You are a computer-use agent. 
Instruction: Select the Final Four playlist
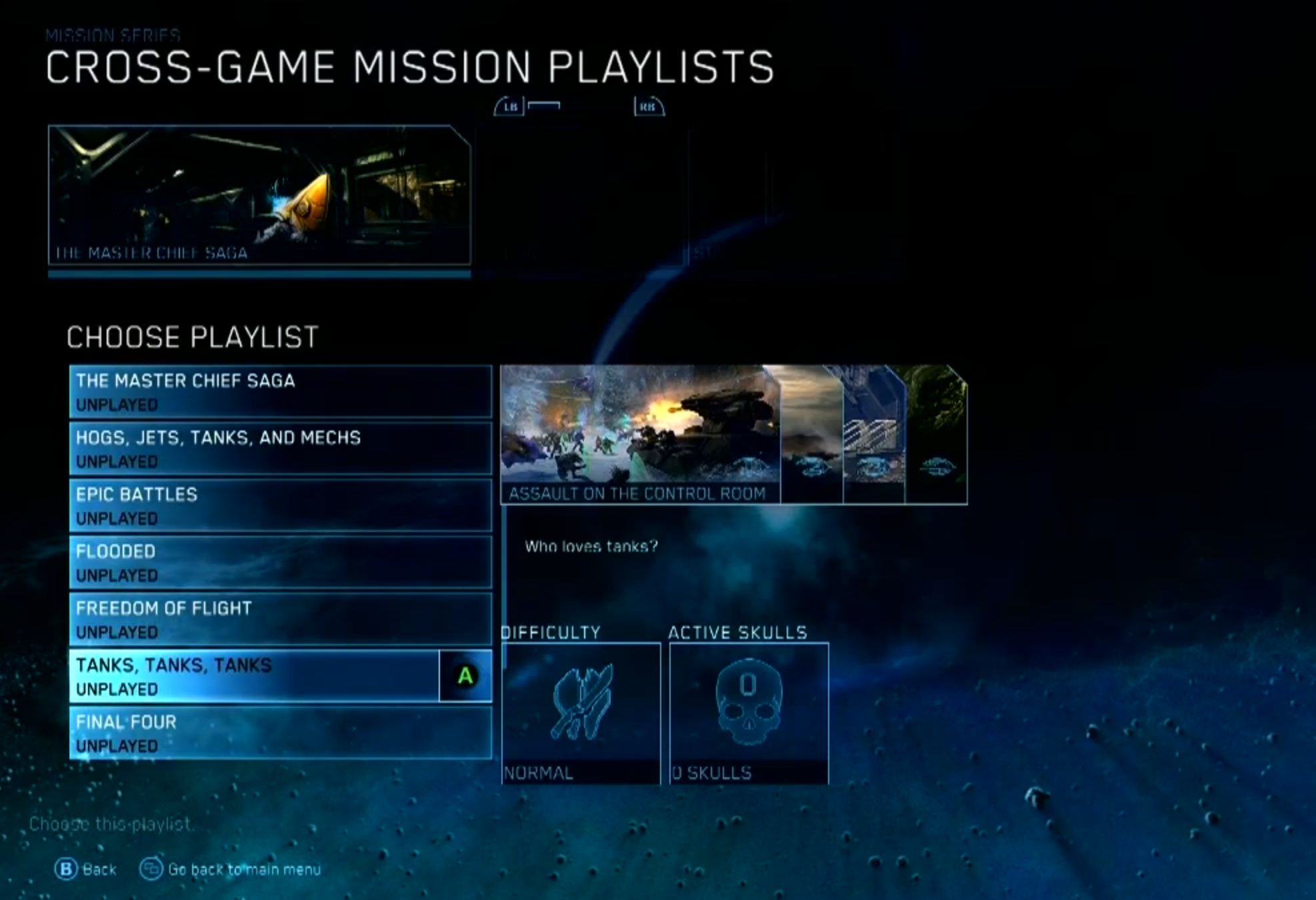280,733
